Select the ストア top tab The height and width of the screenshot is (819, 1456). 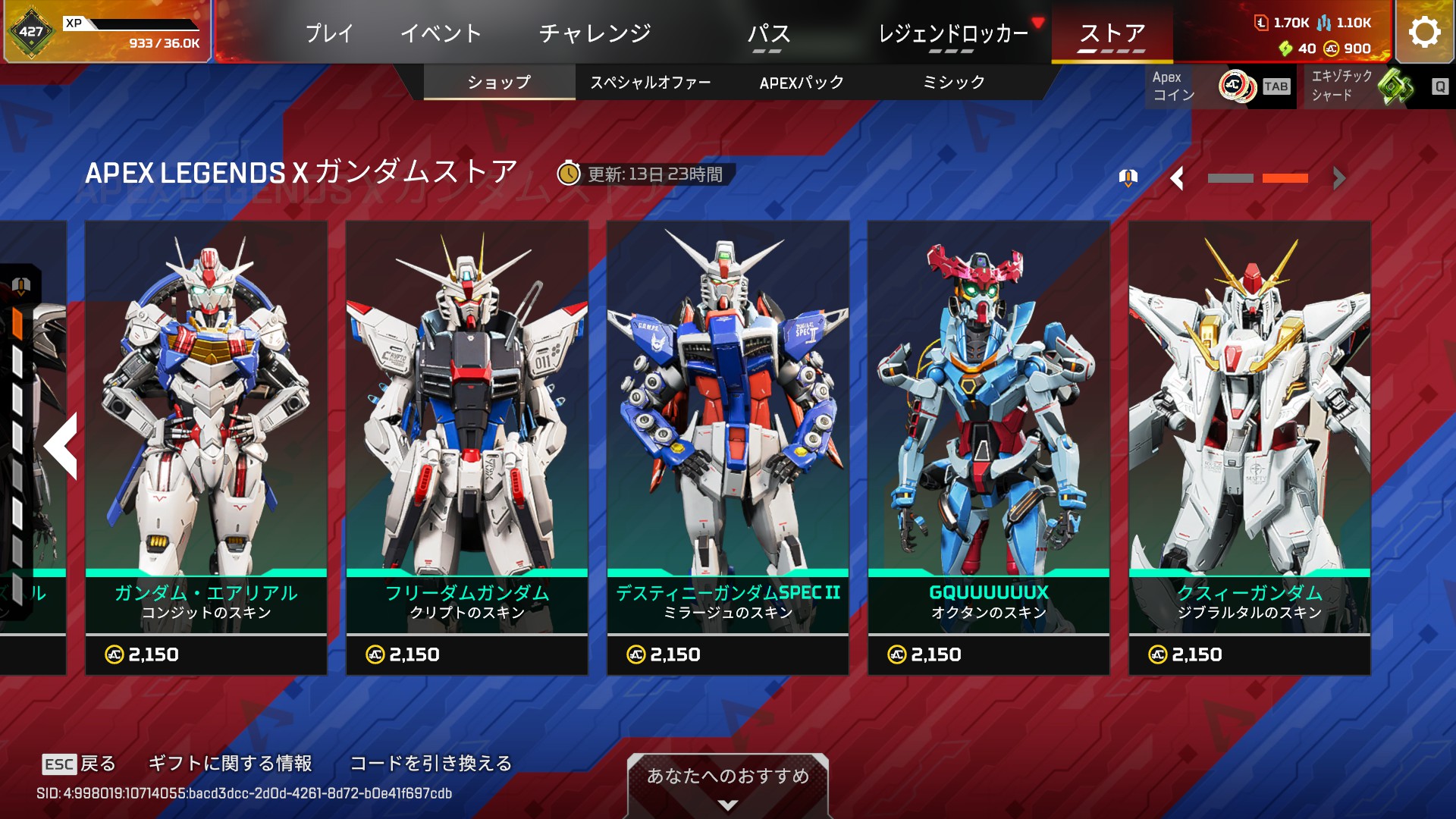[x=1112, y=33]
